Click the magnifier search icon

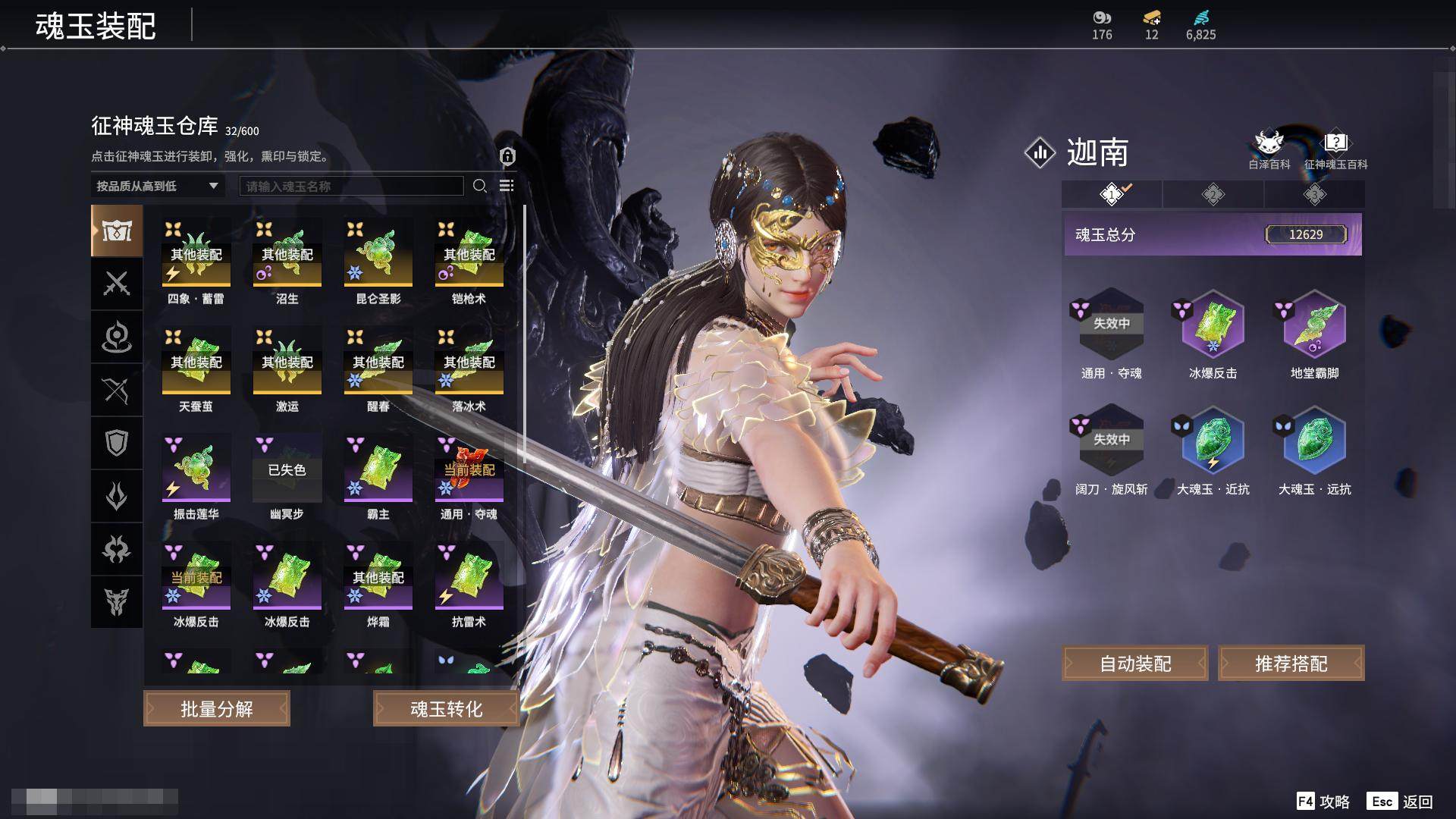point(479,186)
